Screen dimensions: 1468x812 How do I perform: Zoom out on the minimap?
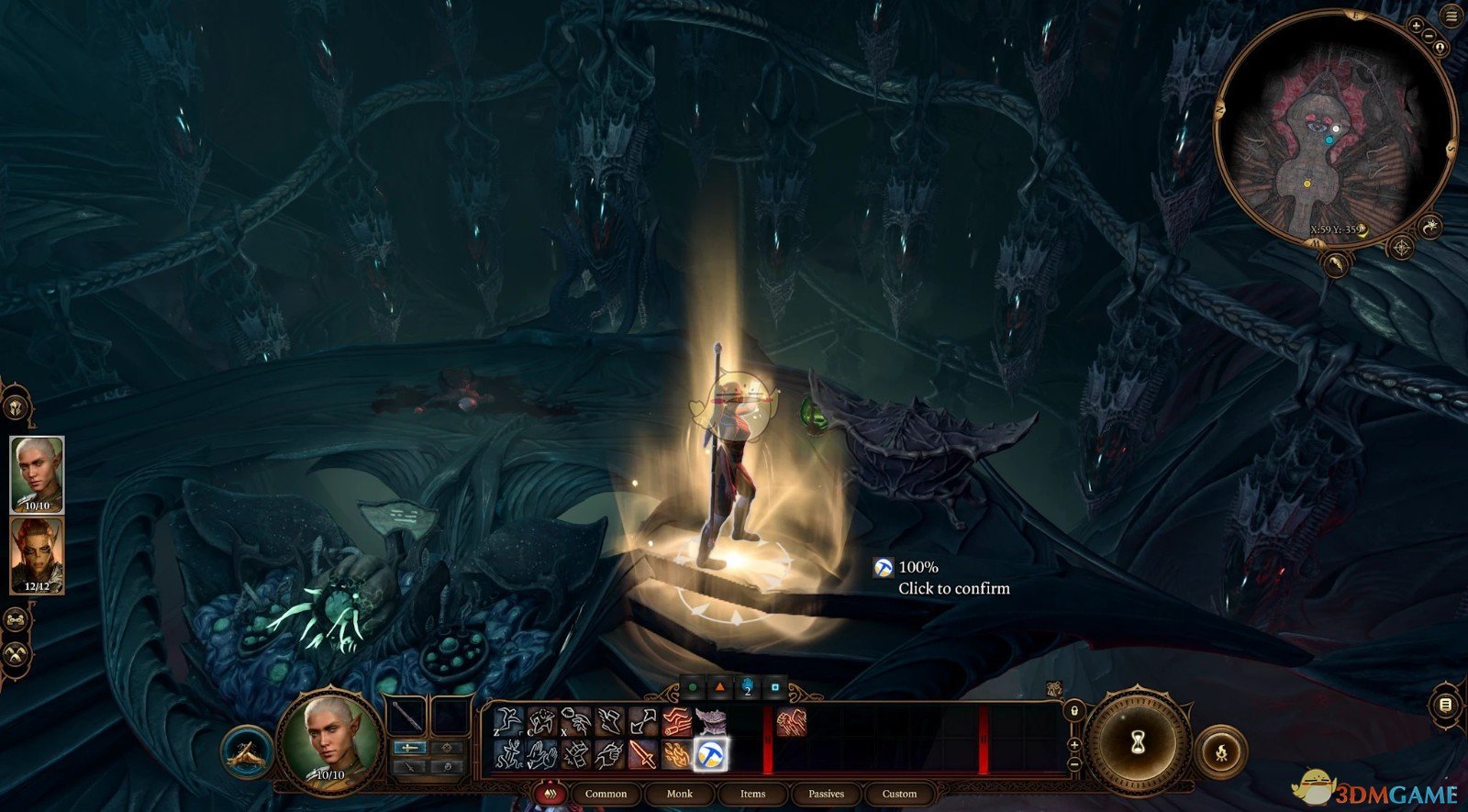coord(1429,36)
